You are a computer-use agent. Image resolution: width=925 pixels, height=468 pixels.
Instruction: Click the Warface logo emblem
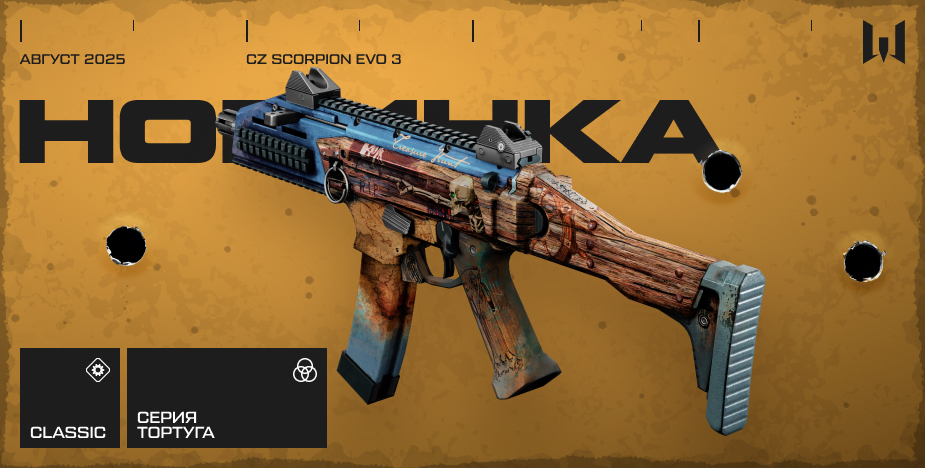pos(884,43)
